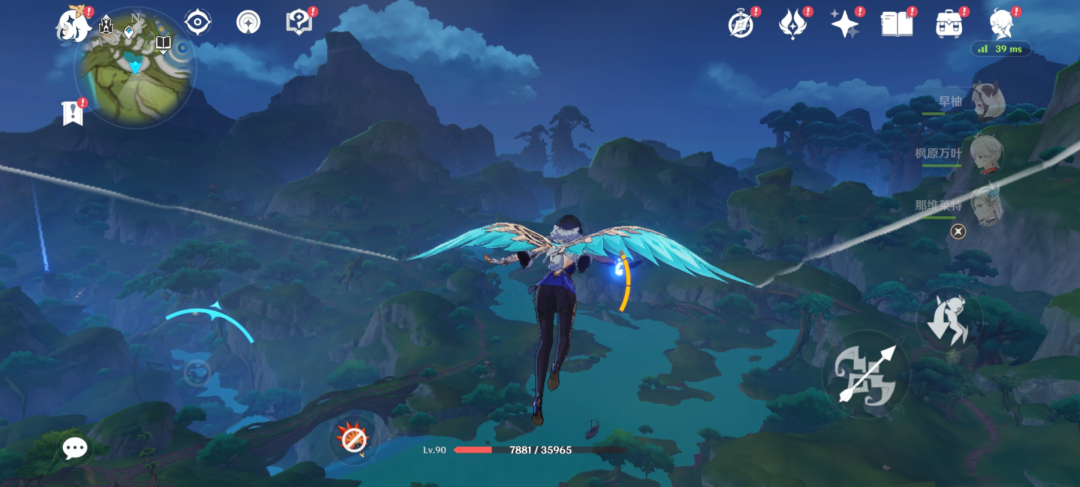Open the tutorial tips question-mark icon
The height and width of the screenshot is (487, 1080).
298,22
